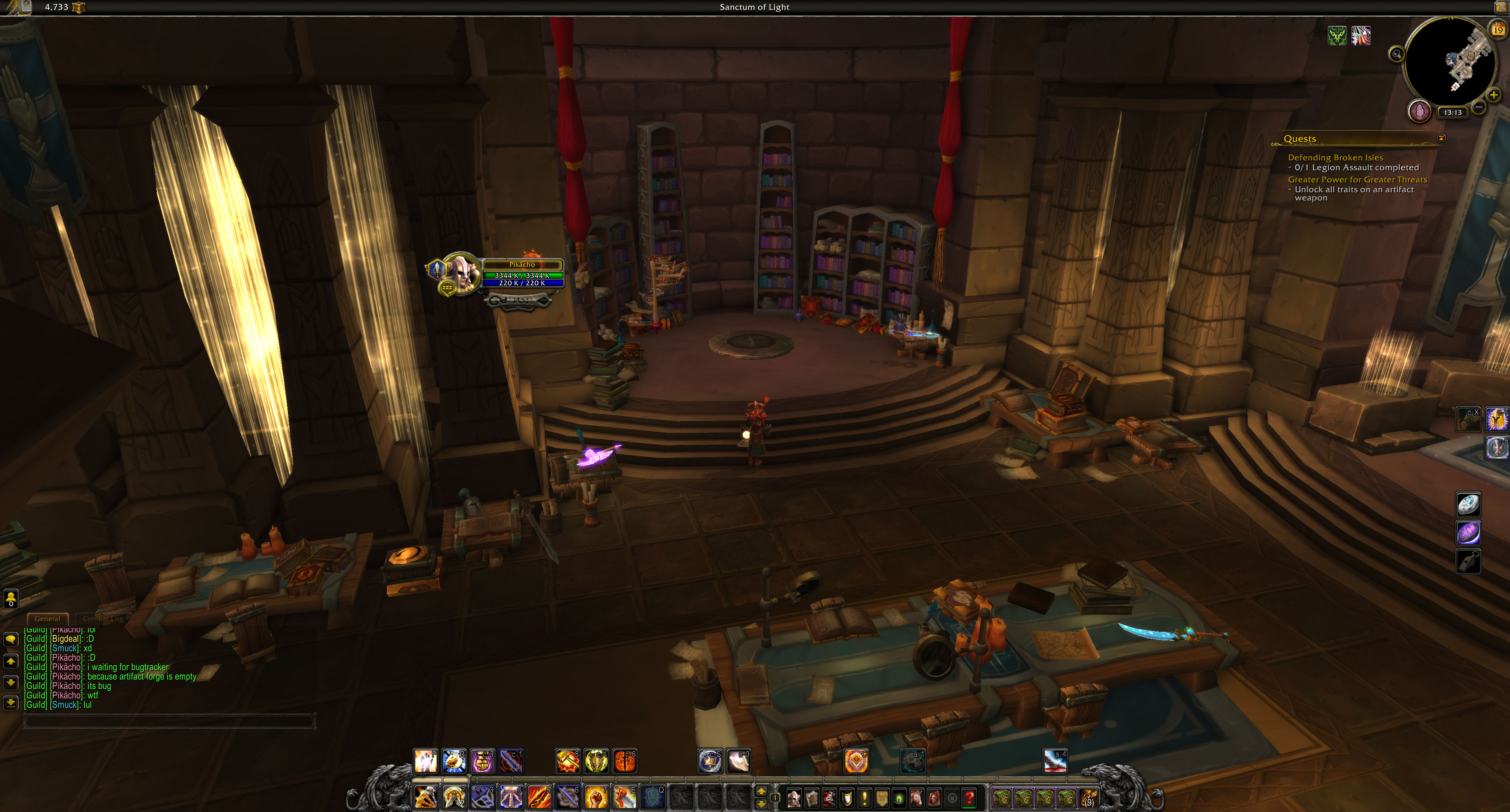Open the backpack bag slot

1088,798
